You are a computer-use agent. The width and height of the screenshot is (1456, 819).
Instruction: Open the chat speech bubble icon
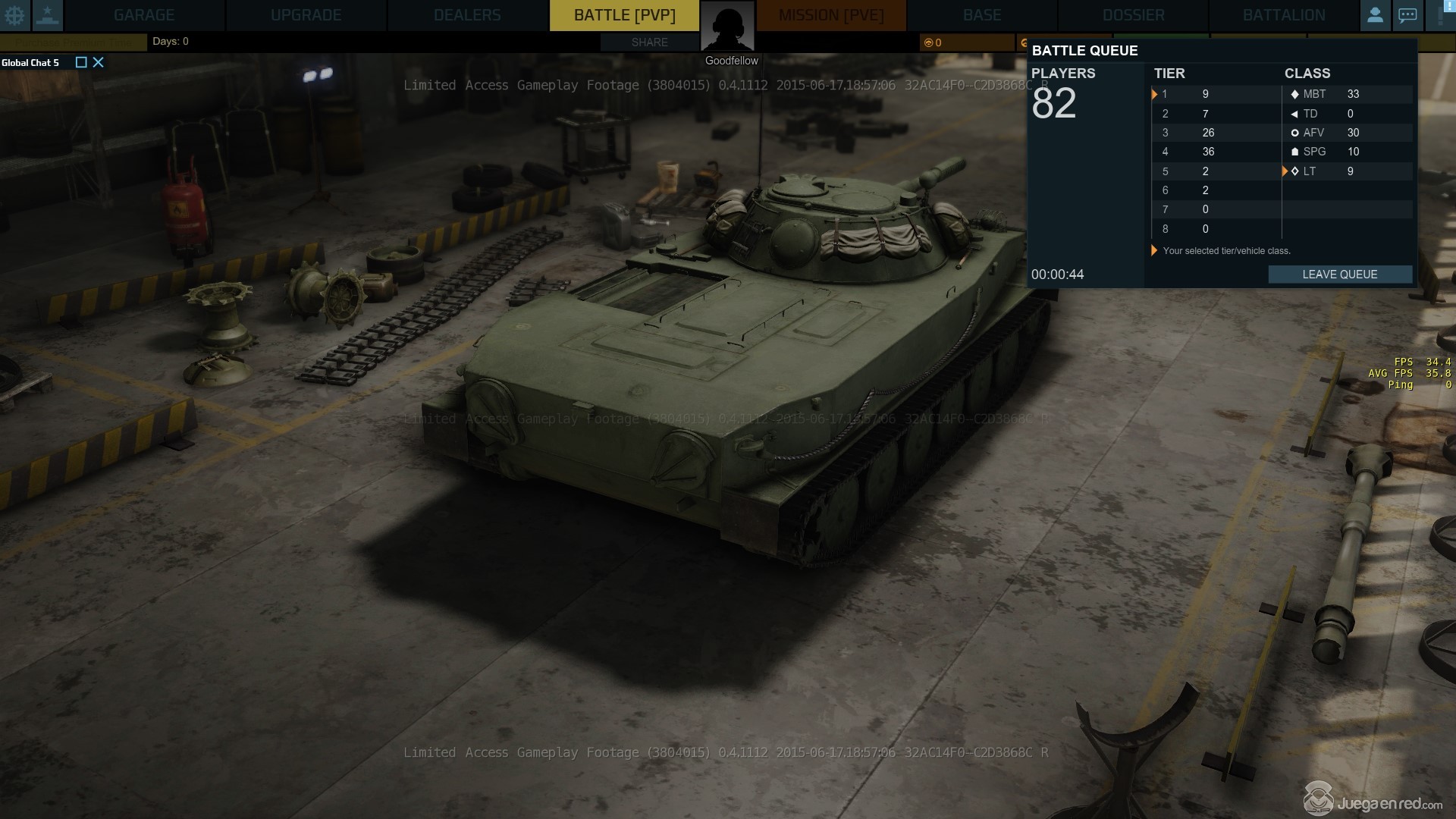click(1407, 15)
